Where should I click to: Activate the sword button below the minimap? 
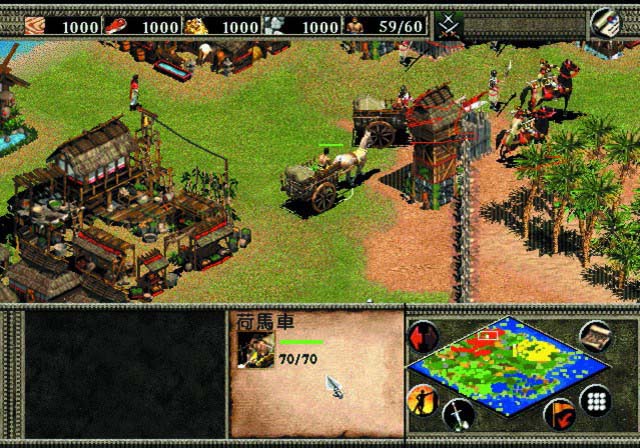[459, 413]
